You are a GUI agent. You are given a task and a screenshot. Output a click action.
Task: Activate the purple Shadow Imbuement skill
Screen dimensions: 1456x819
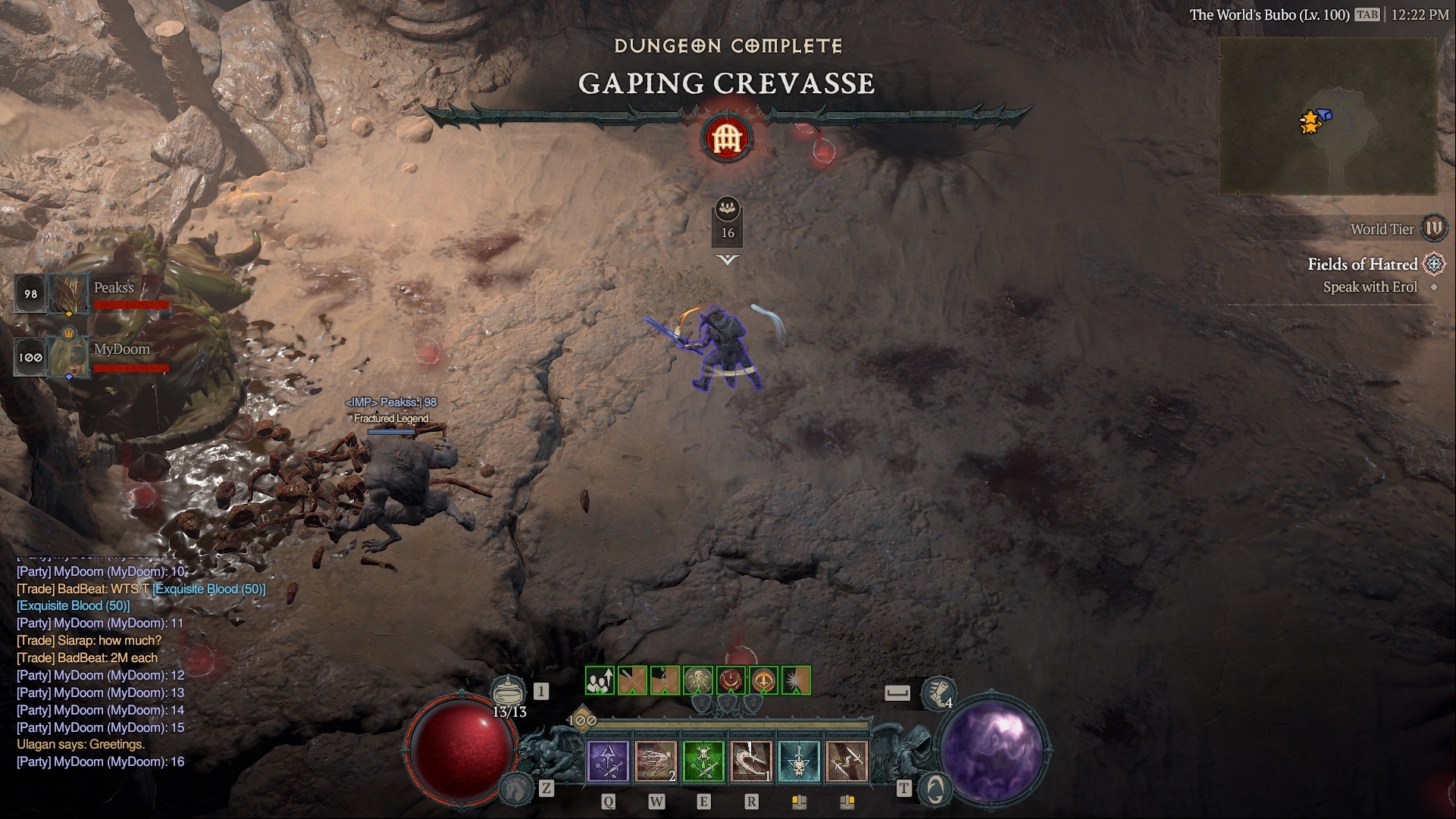coord(608,761)
